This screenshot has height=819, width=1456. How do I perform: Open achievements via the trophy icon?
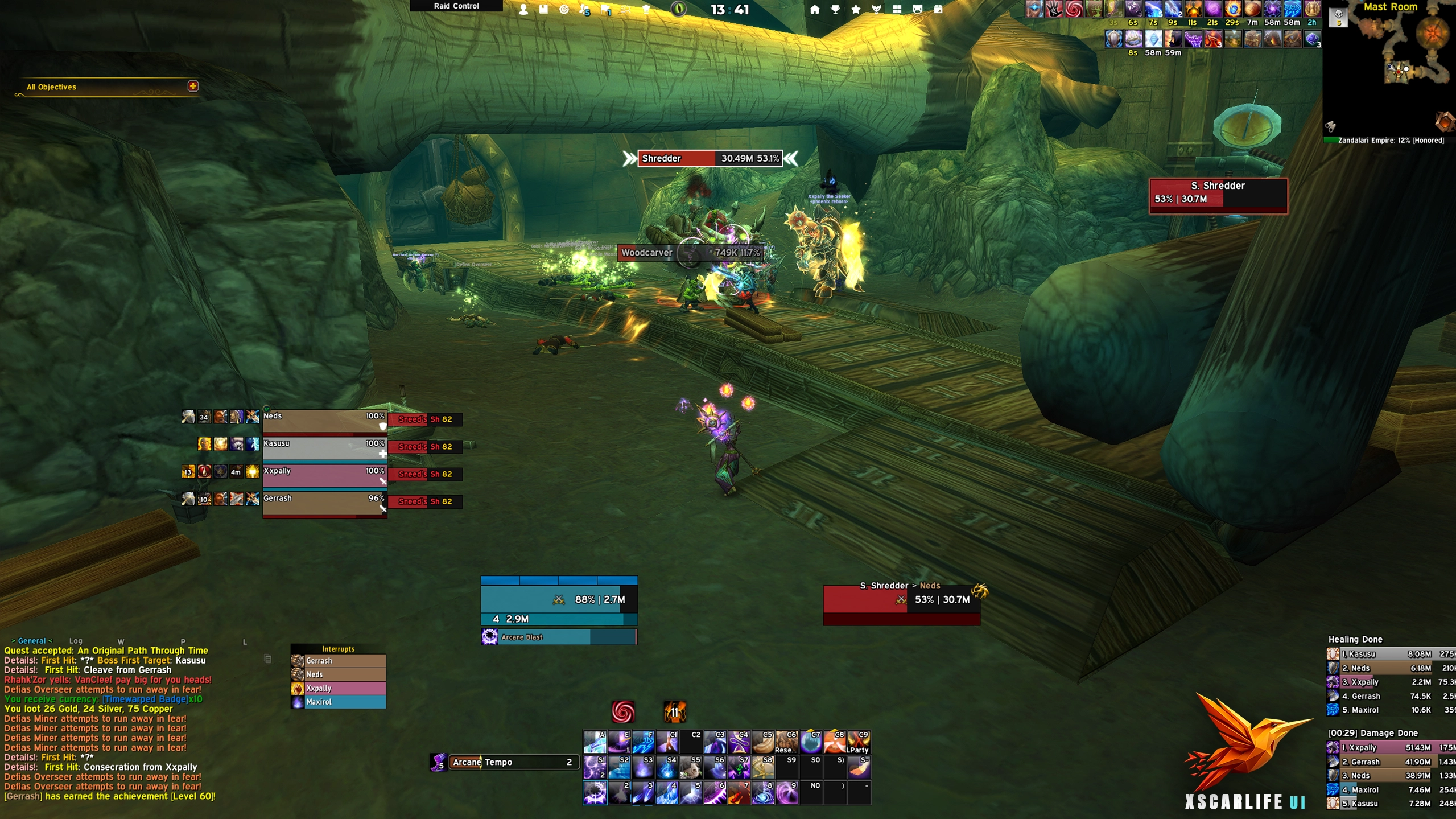(835, 10)
